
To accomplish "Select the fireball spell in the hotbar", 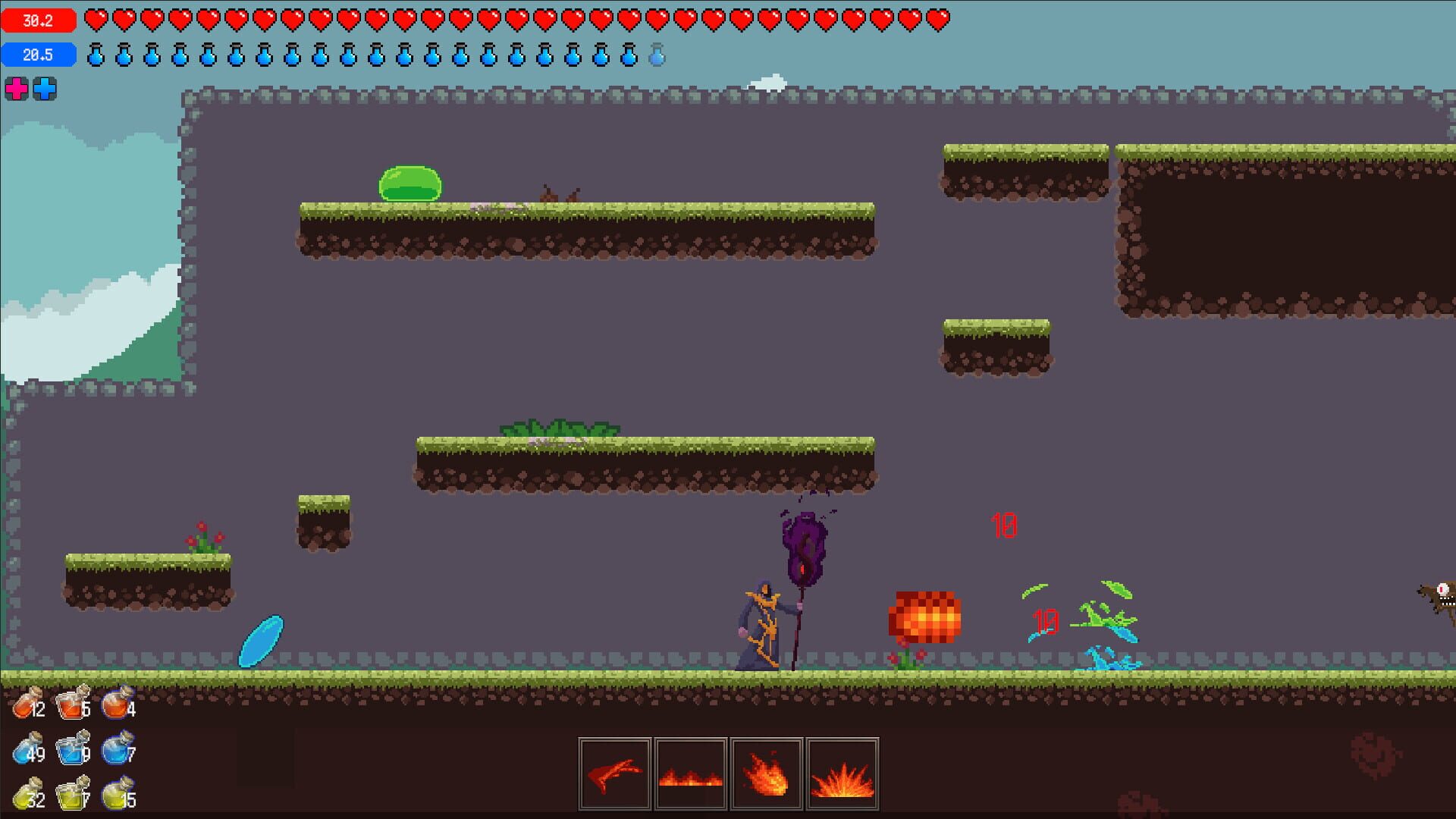I will [766, 772].
